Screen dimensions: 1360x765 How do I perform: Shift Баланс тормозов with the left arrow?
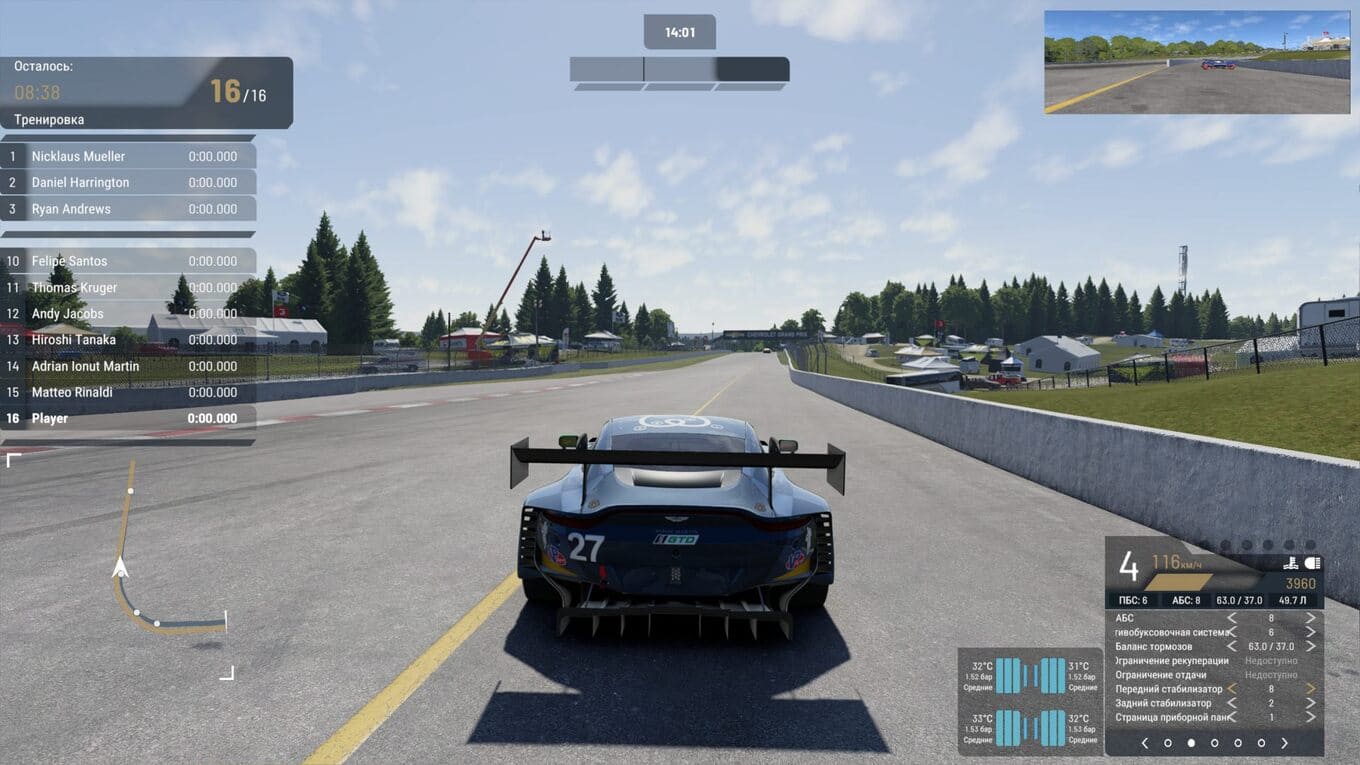pos(1232,646)
